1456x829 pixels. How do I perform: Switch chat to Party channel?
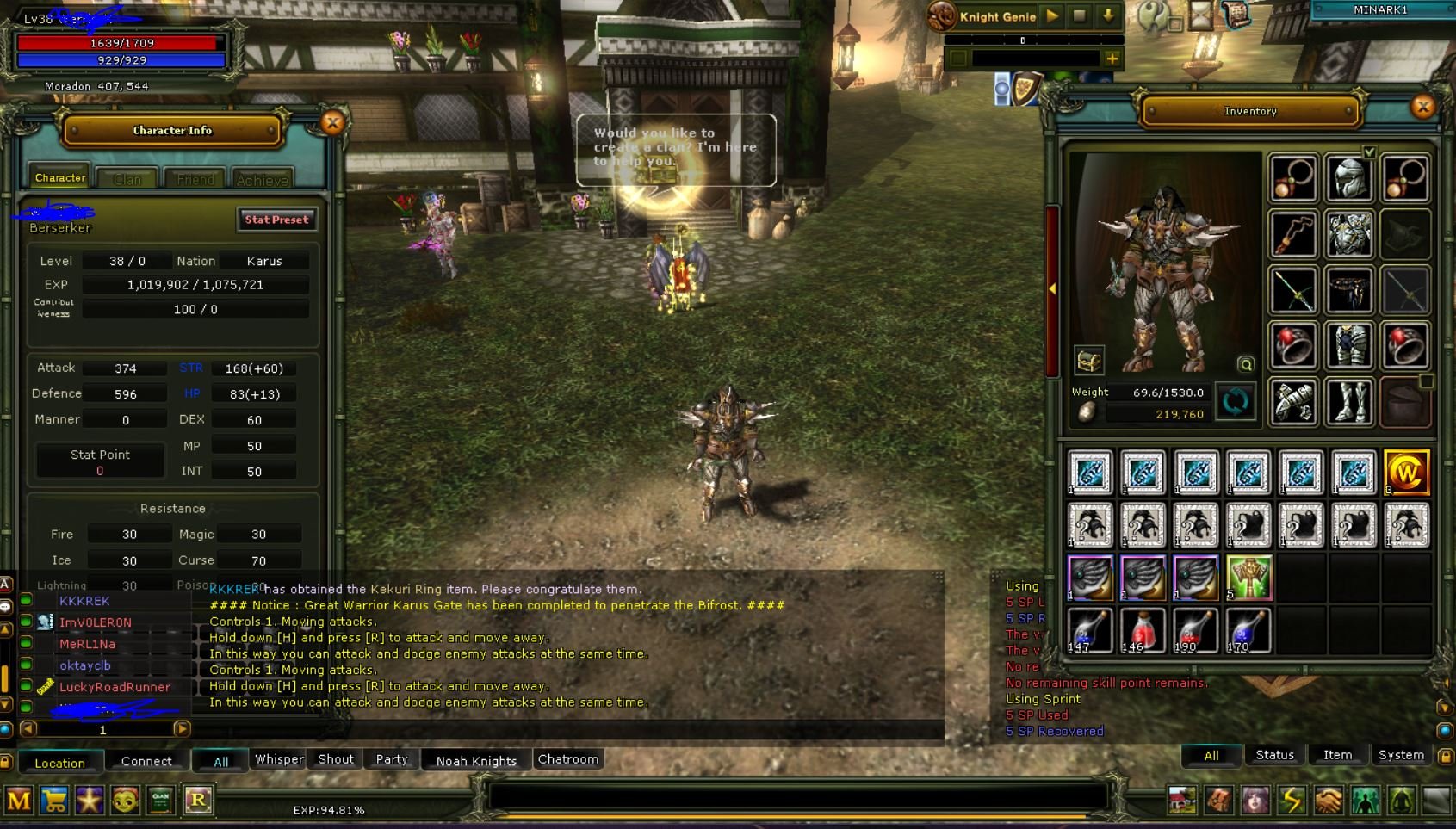point(392,759)
